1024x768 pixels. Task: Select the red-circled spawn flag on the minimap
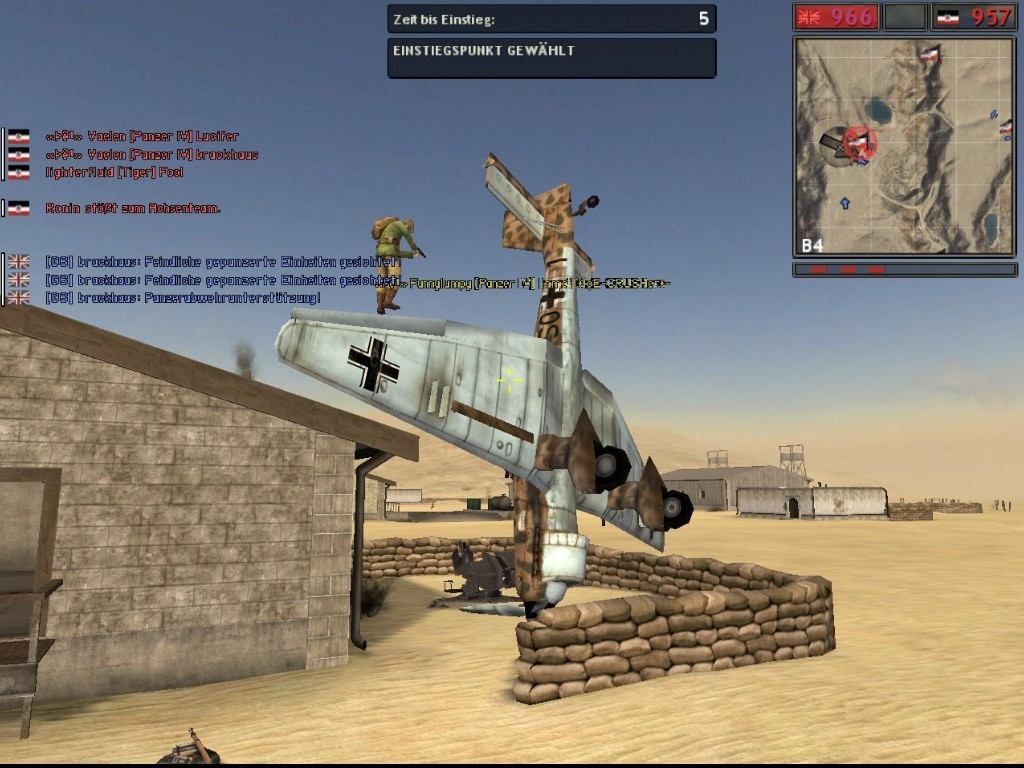pos(858,141)
